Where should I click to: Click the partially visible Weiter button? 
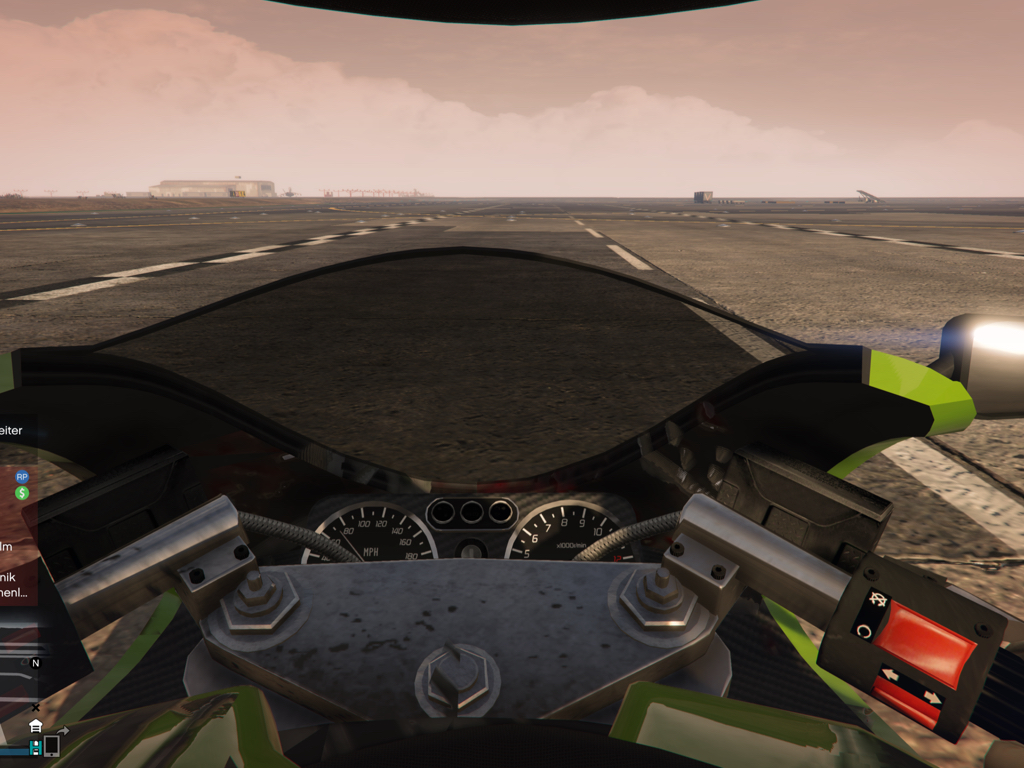12,430
